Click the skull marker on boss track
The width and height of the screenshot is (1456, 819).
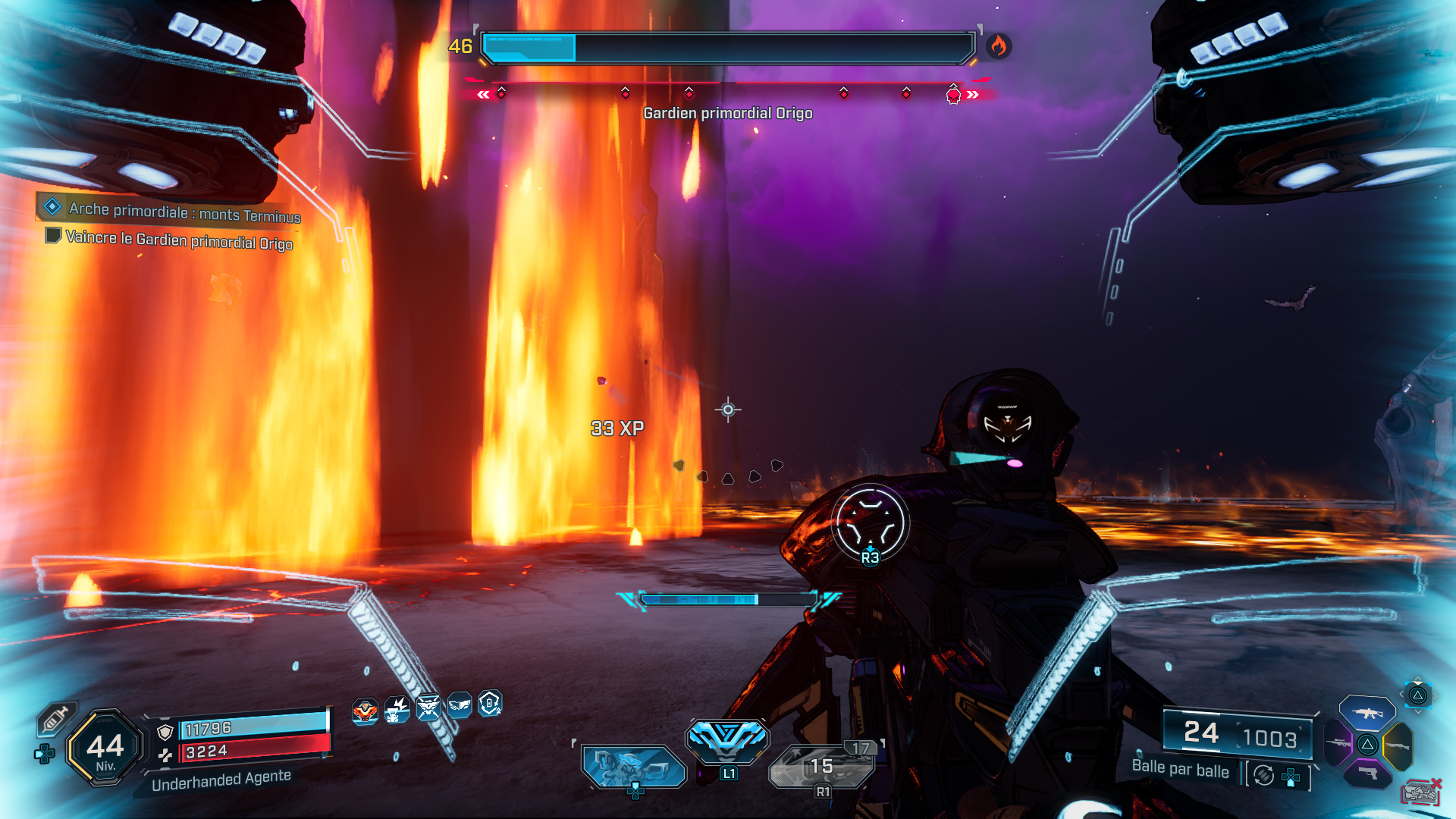(953, 95)
